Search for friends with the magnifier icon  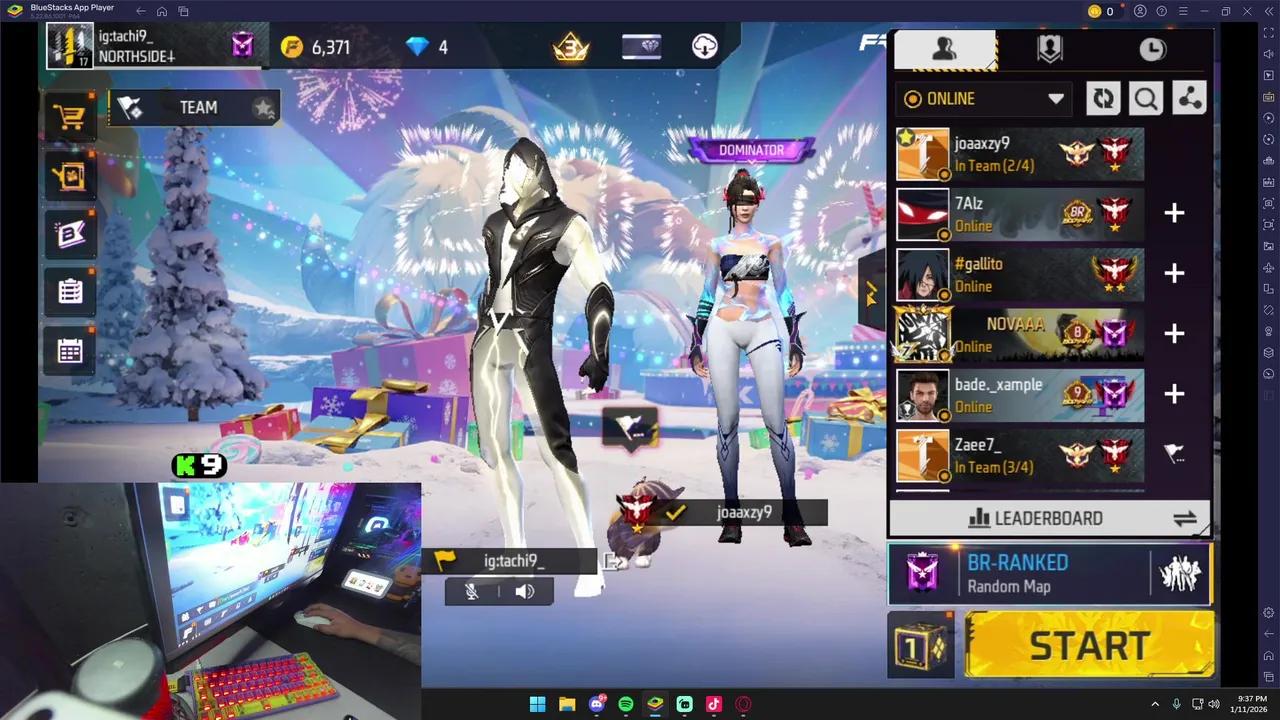1146,98
